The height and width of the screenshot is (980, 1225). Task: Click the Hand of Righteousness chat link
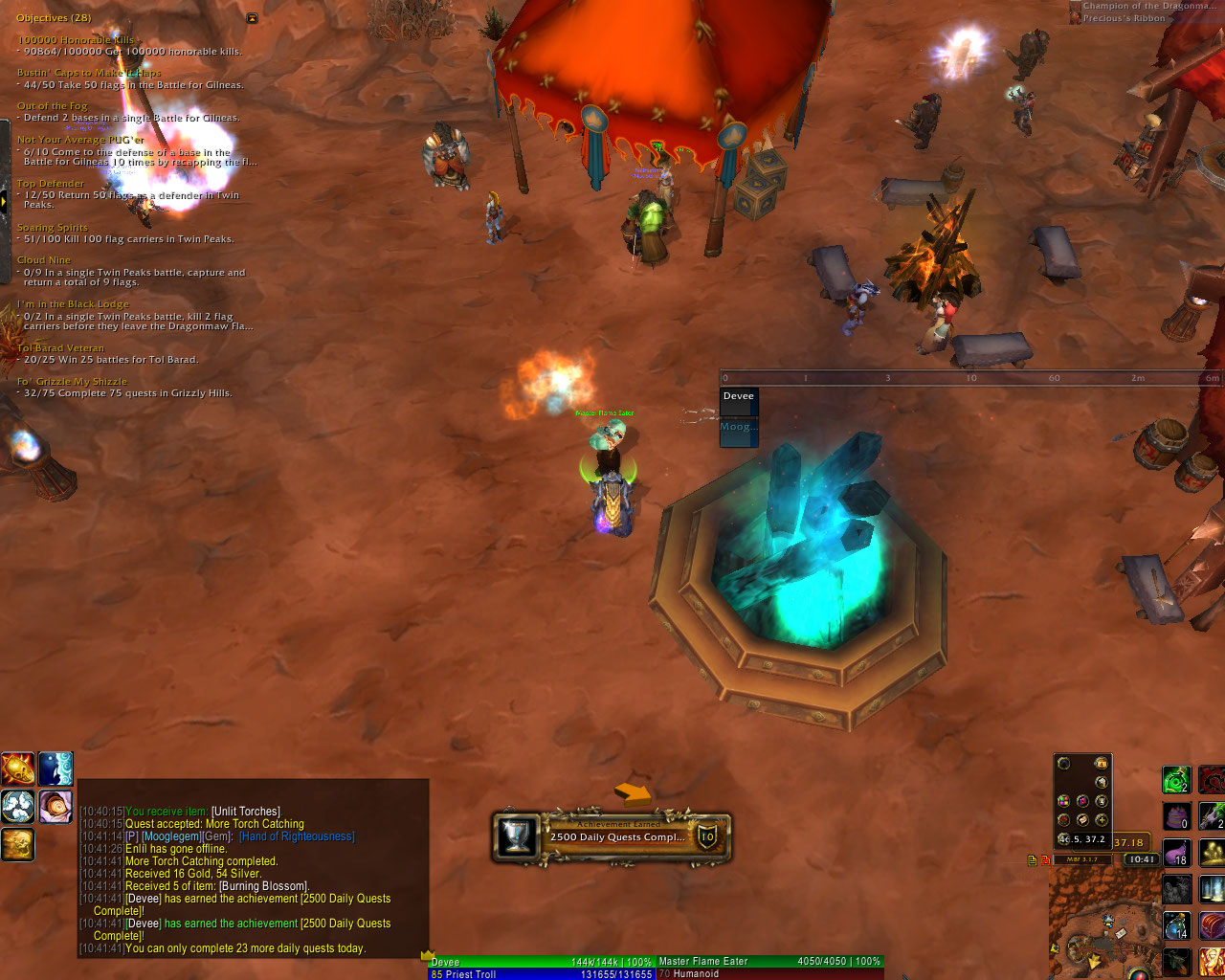coord(297,836)
